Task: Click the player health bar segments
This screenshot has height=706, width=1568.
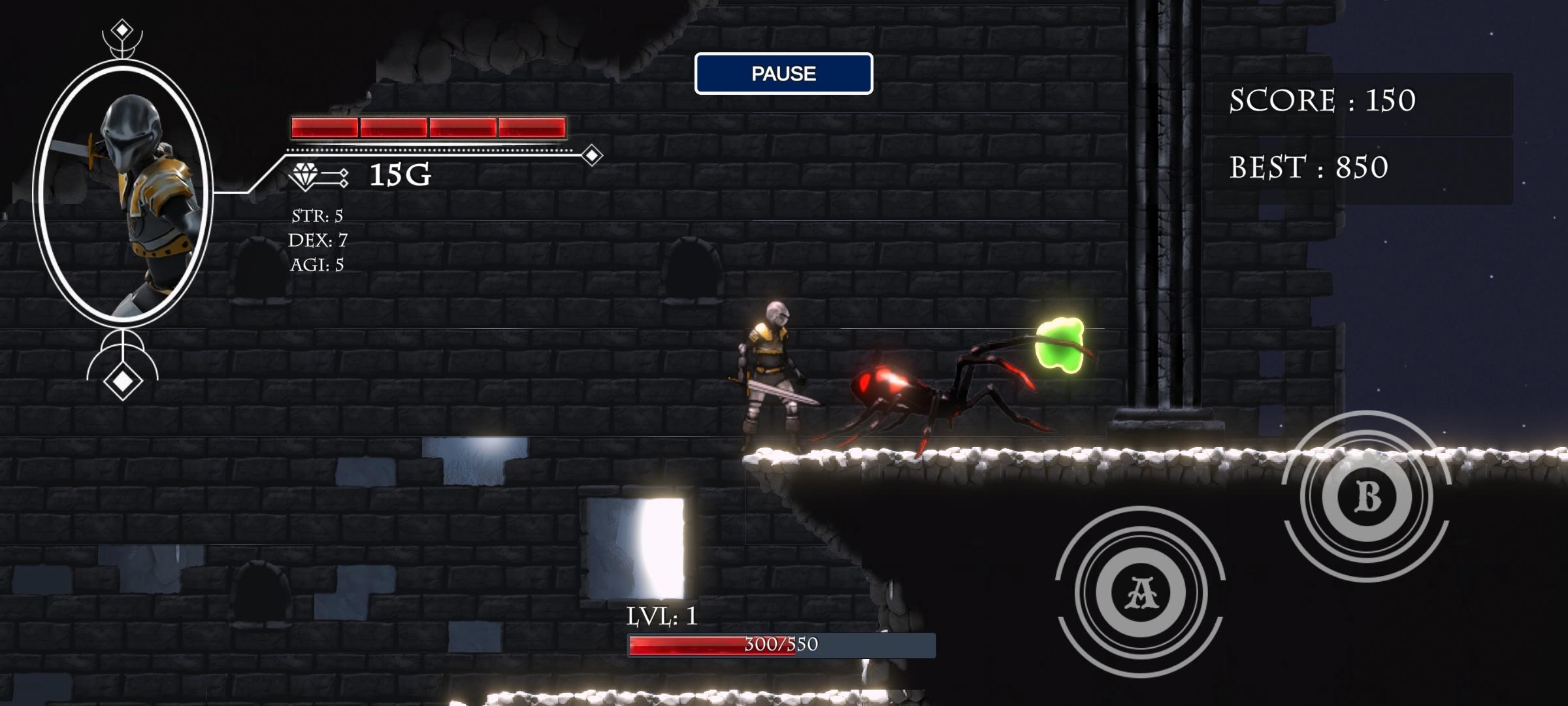Action: 428,128
